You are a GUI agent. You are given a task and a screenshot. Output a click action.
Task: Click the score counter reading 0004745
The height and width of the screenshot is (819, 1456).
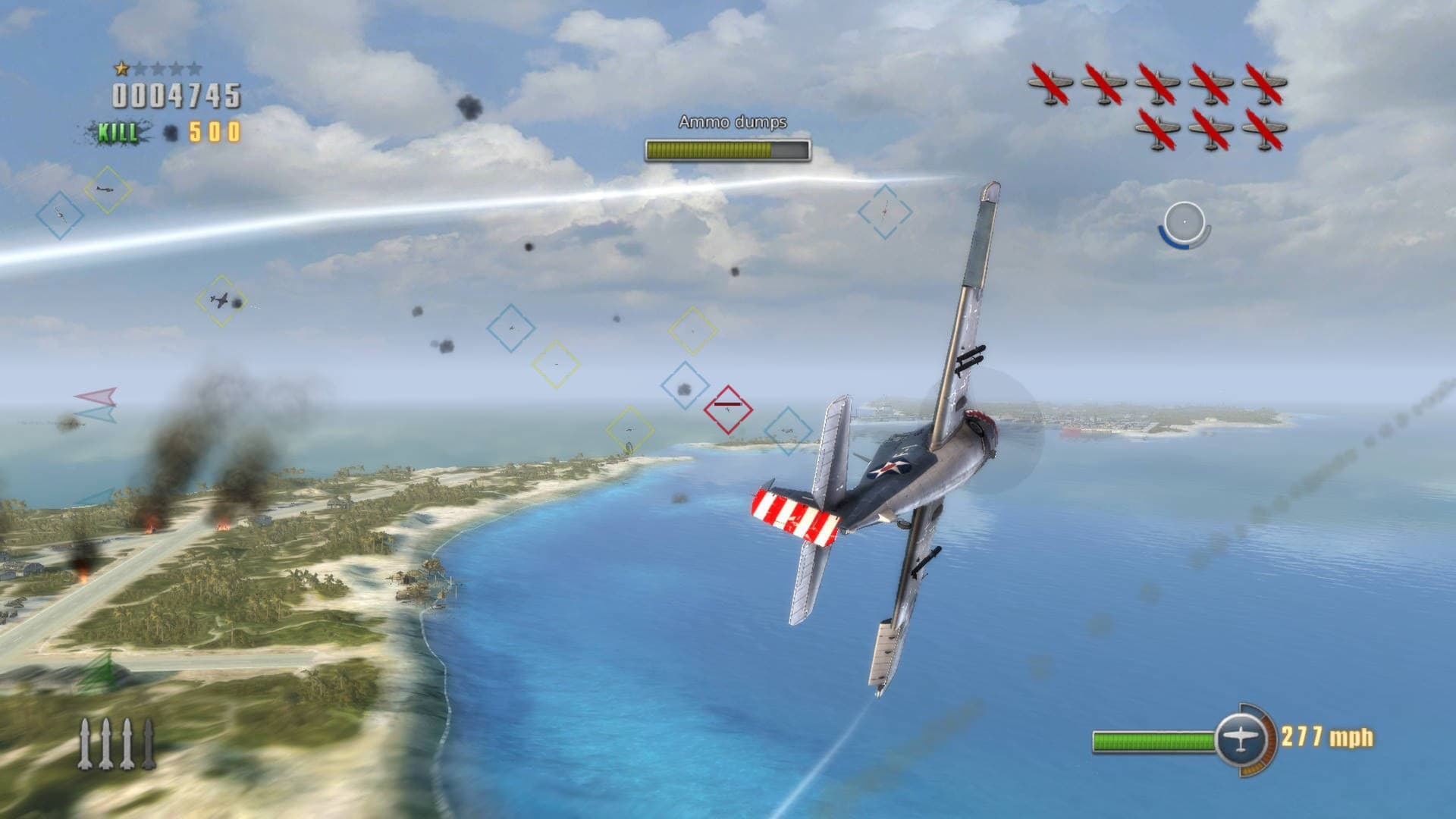[x=174, y=96]
